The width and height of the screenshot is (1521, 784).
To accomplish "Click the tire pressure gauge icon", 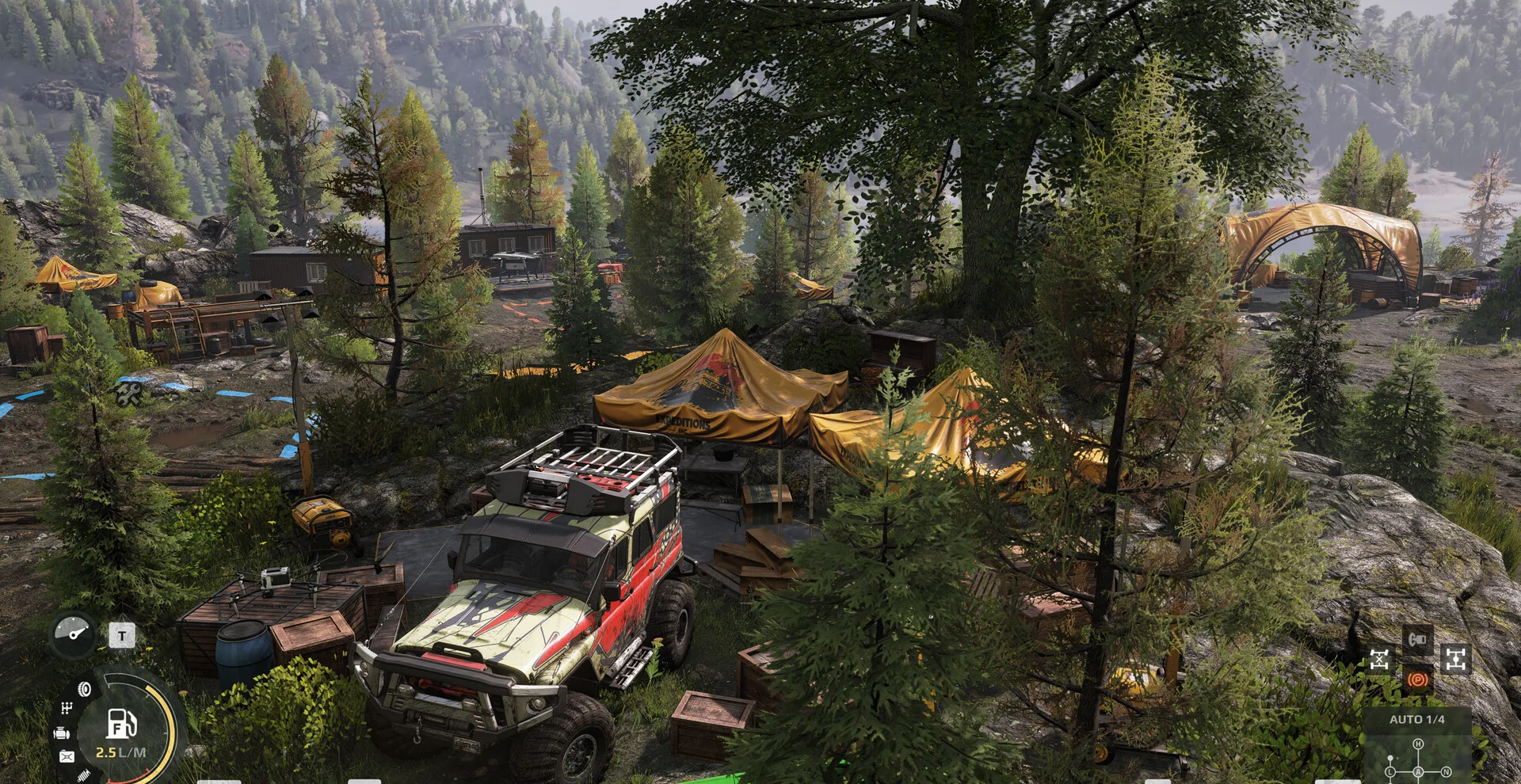I will coord(74,634).
